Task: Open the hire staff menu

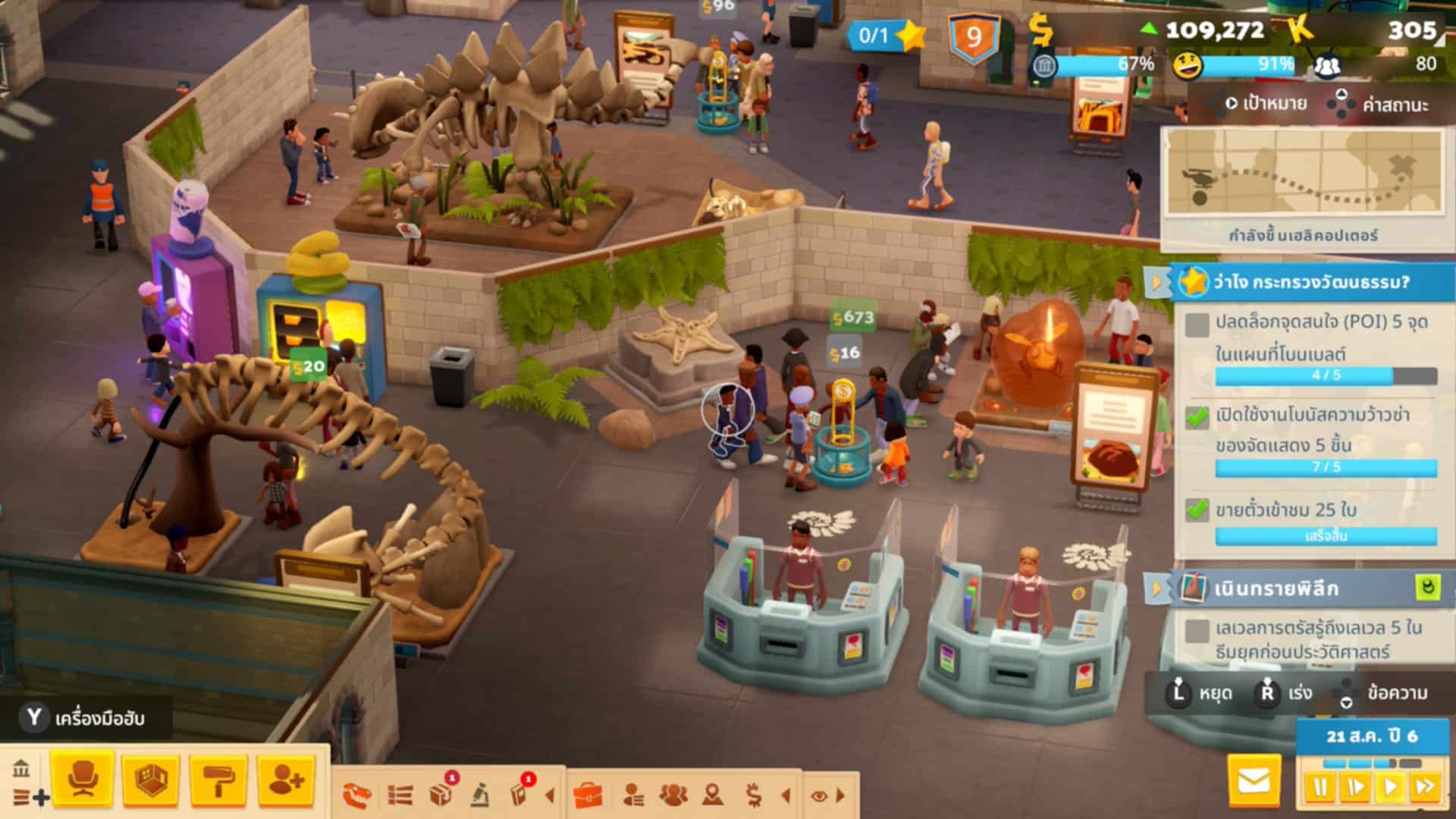Action: tap(286, 779)
